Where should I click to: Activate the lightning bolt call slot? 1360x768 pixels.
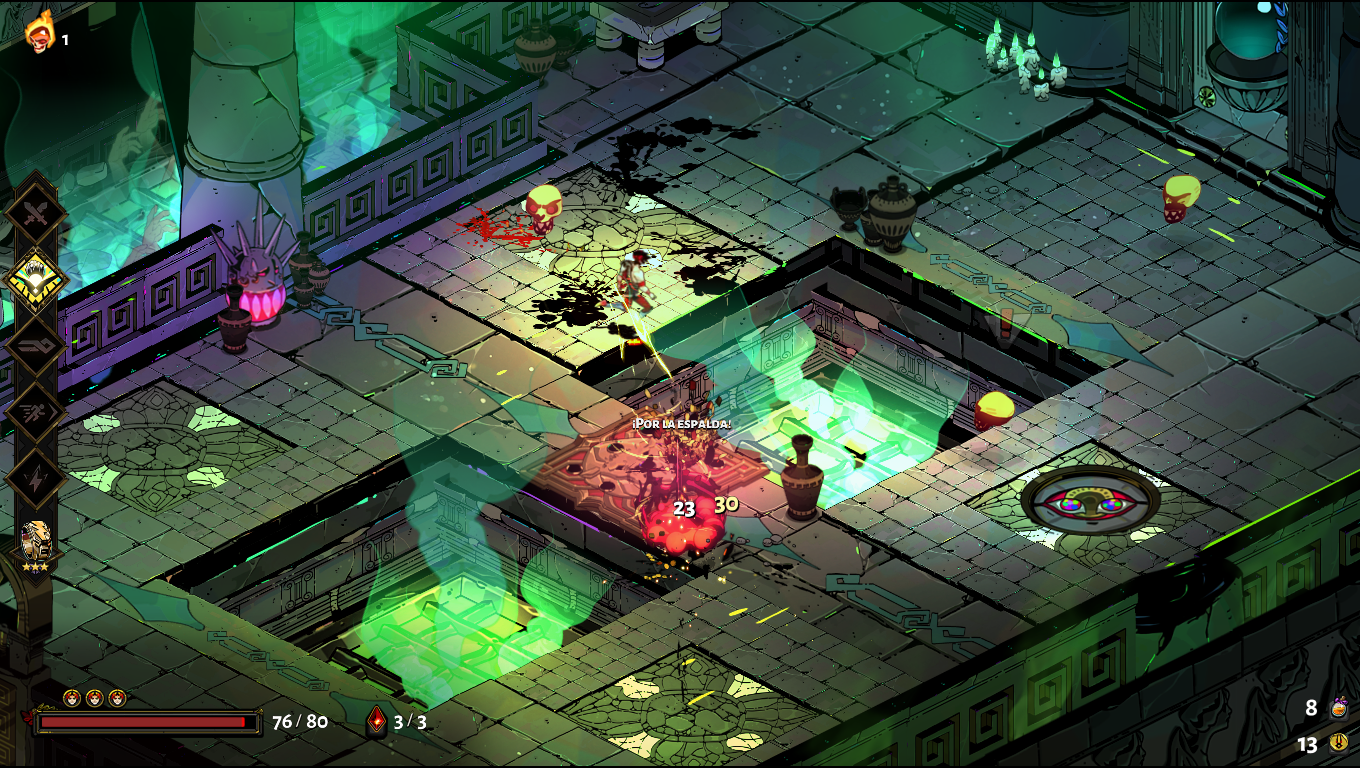coord(36,478)
